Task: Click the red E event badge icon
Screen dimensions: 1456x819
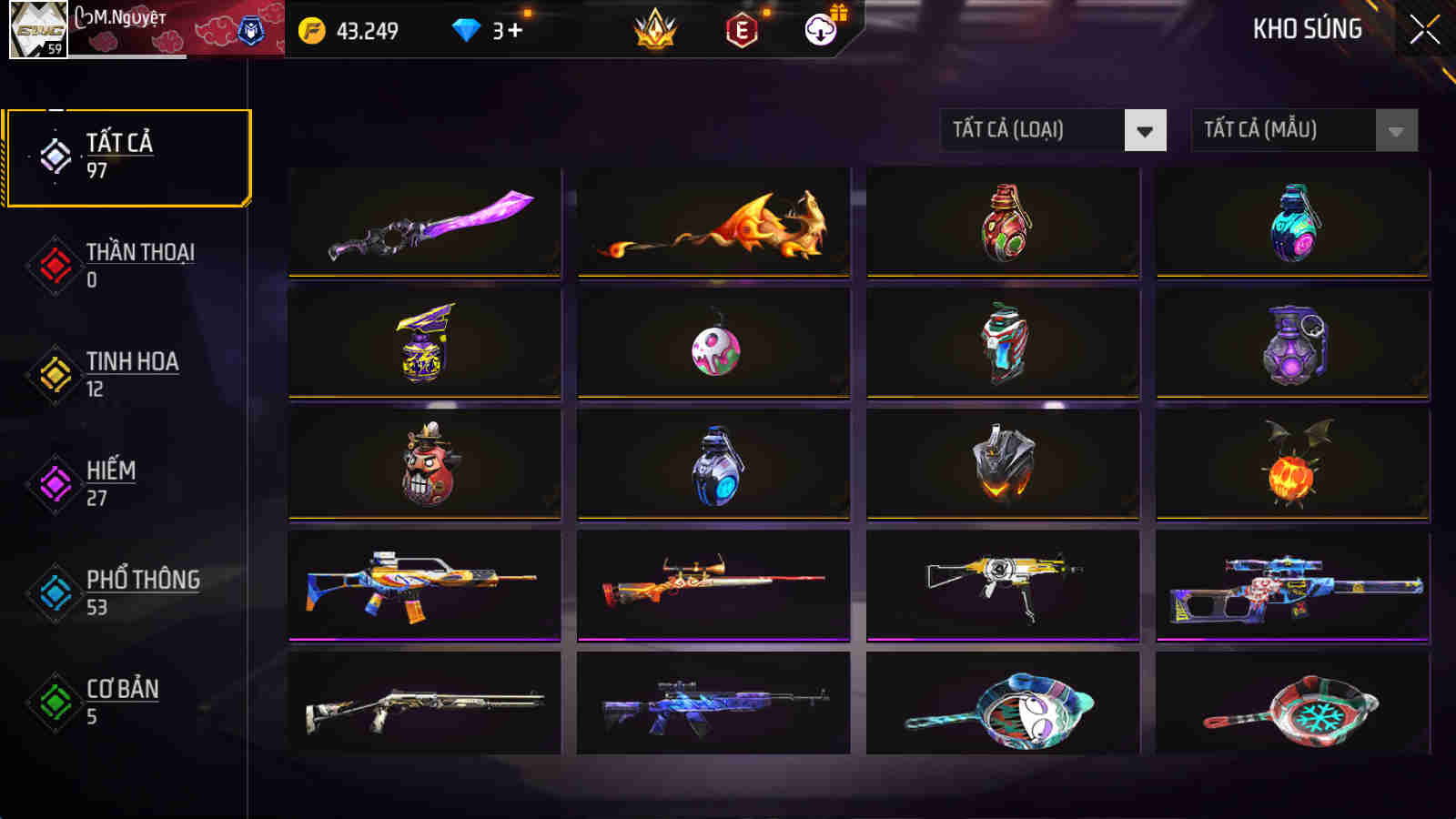Action: 741,29
